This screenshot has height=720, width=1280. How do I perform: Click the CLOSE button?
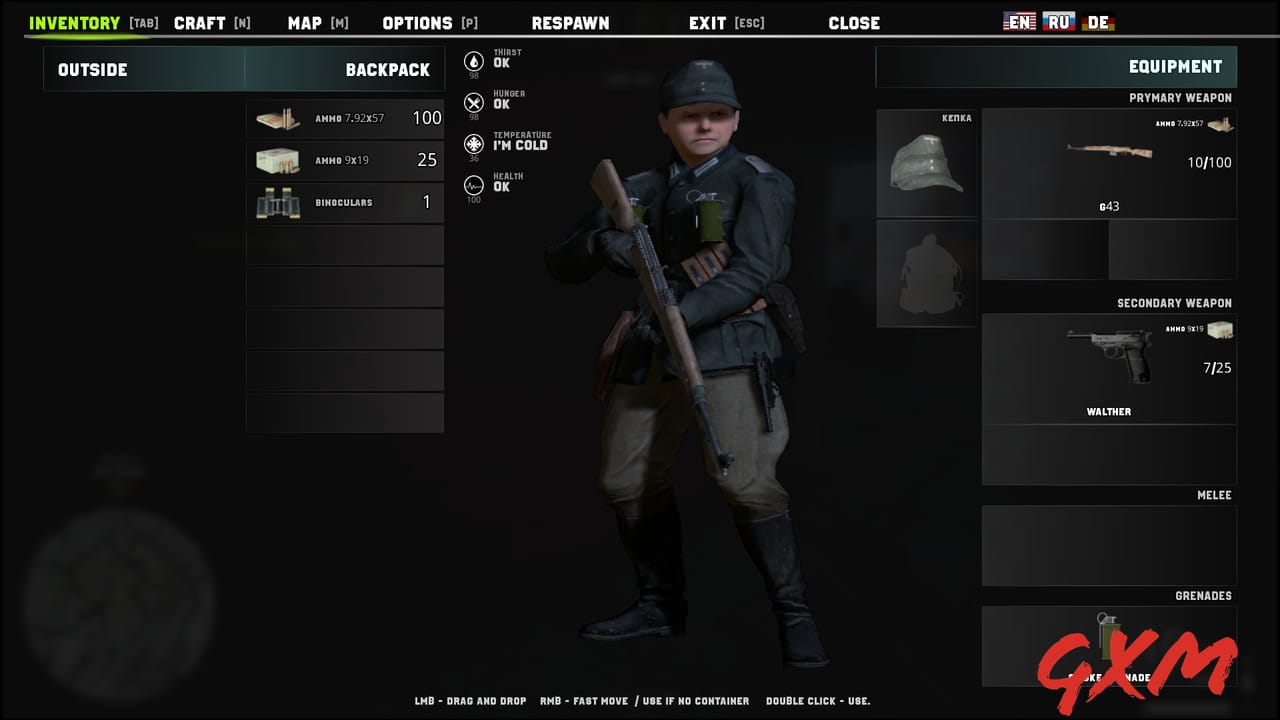coord(854,22)
